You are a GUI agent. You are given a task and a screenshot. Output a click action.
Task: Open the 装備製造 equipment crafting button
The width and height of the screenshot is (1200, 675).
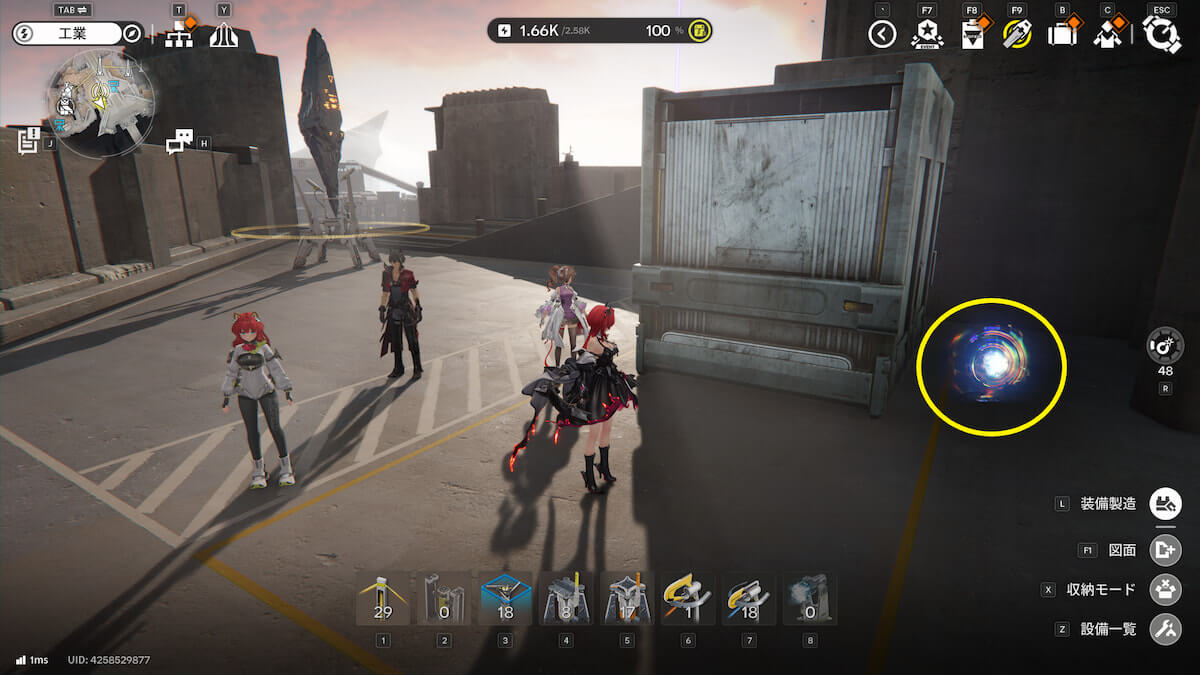[1165, 503]
